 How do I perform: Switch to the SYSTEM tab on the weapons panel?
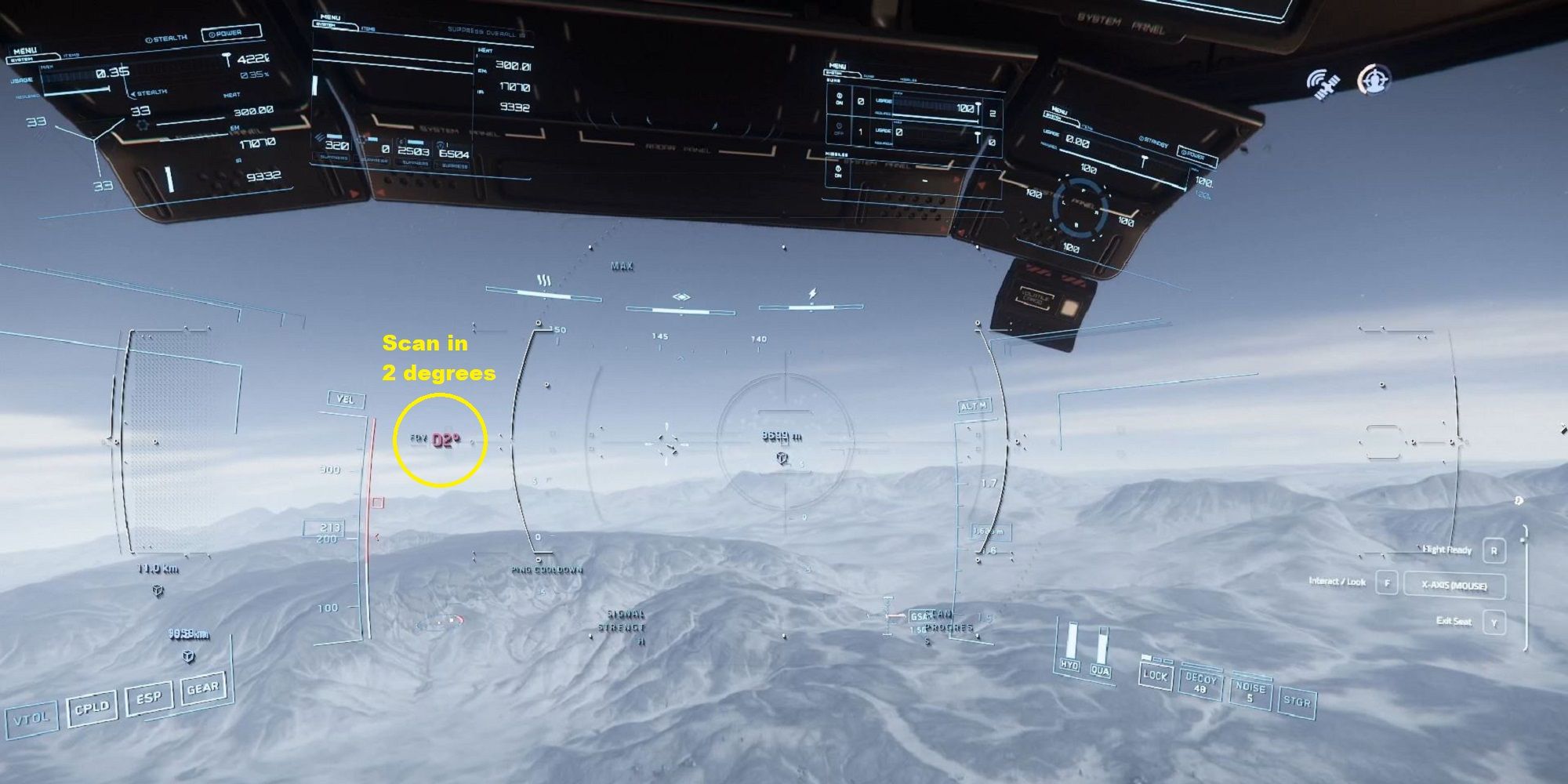[x=833, y=73]
